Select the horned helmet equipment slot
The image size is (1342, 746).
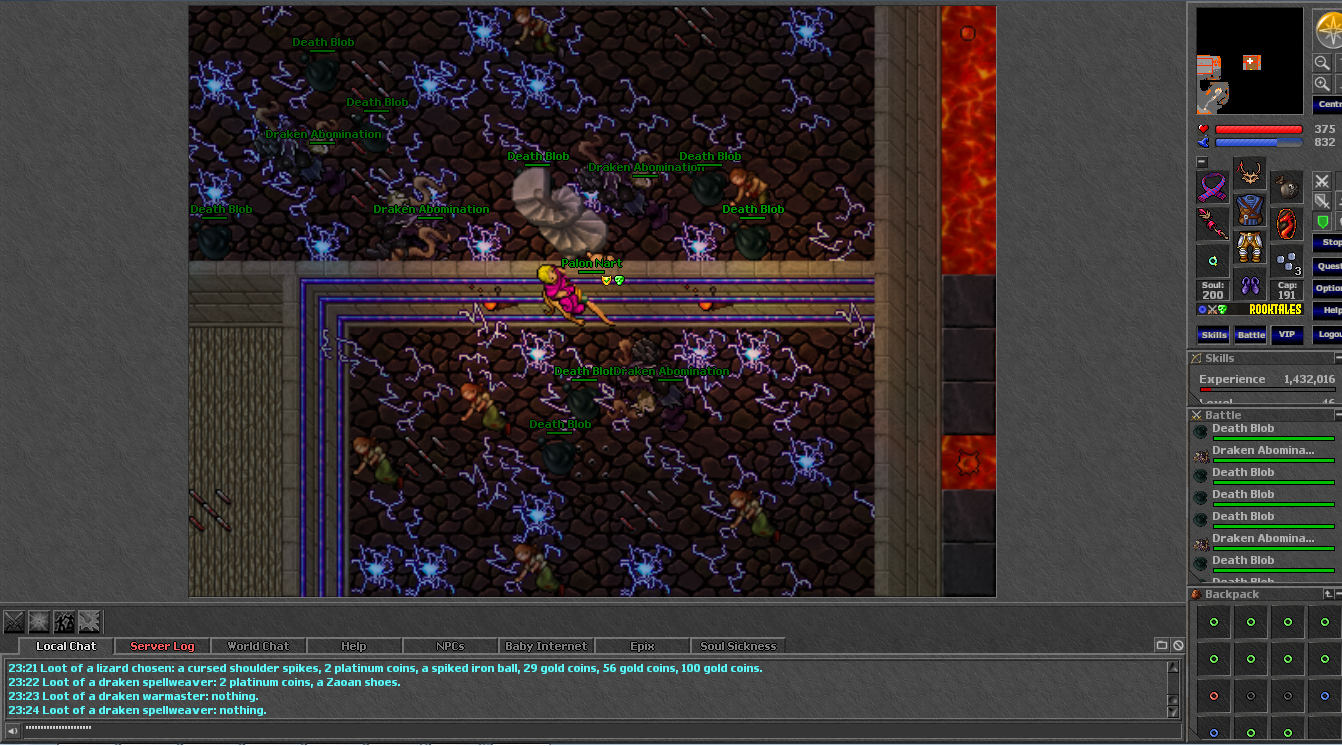pos(1249,174)
